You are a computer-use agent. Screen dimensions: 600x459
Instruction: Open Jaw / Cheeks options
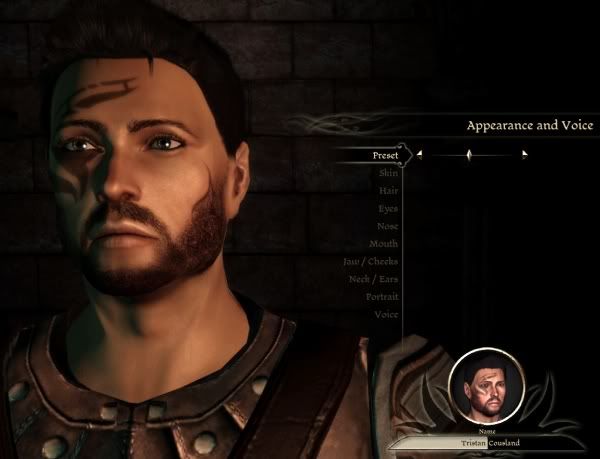(x=371, y=261)
